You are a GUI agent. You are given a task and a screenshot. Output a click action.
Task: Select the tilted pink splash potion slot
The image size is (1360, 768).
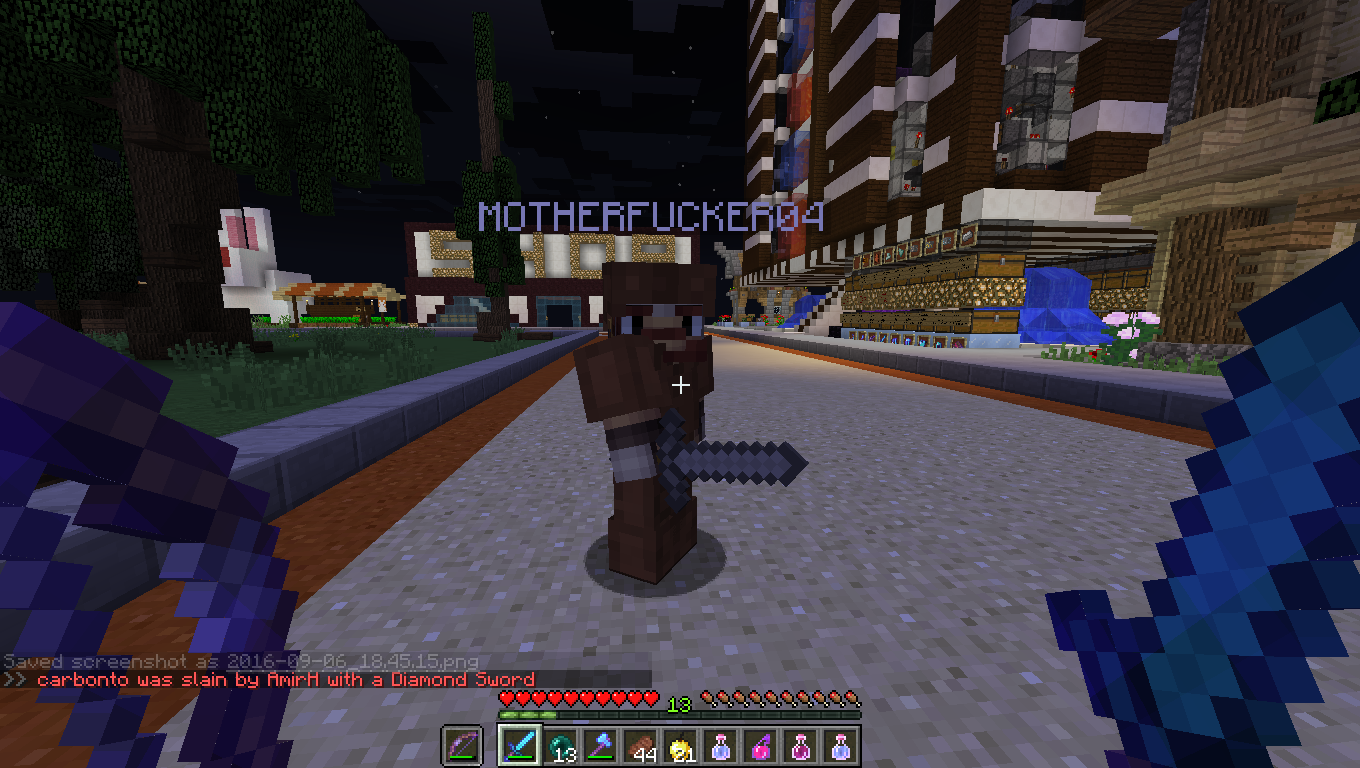coord(760,746)
